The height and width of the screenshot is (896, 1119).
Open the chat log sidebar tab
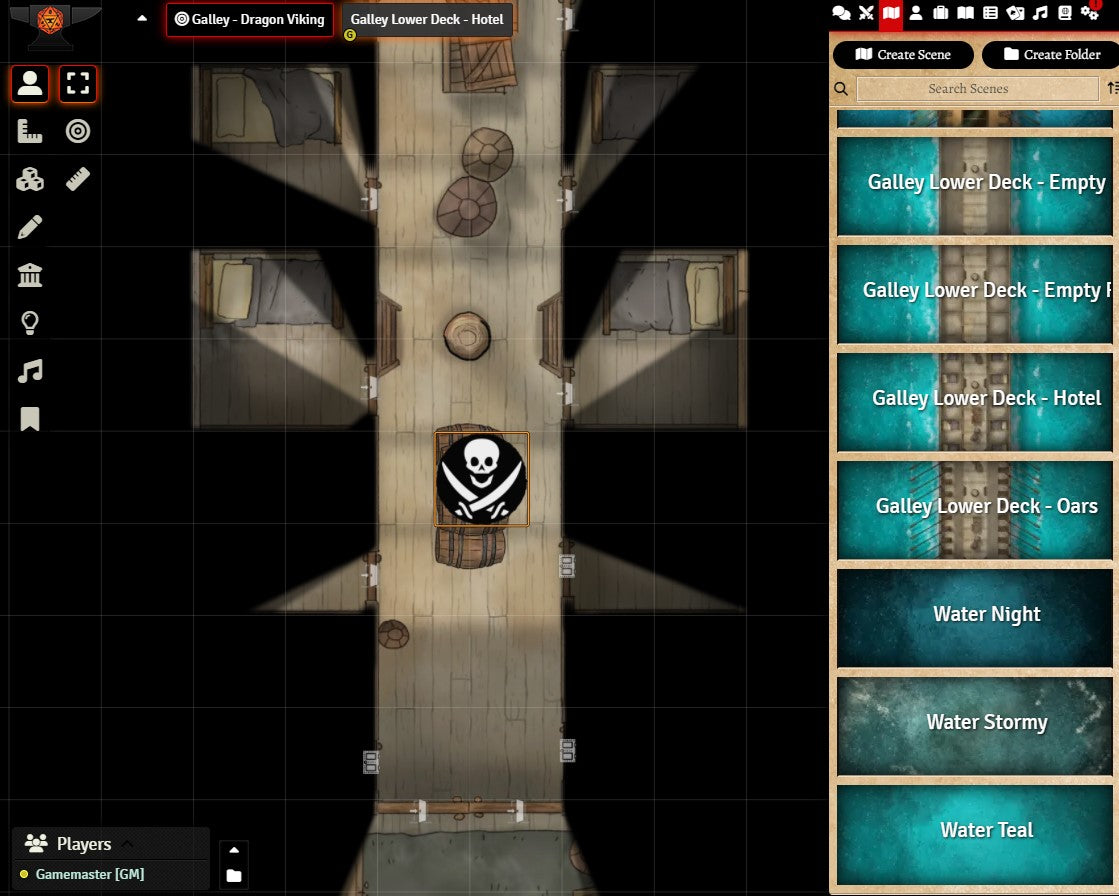click(842, 13)
